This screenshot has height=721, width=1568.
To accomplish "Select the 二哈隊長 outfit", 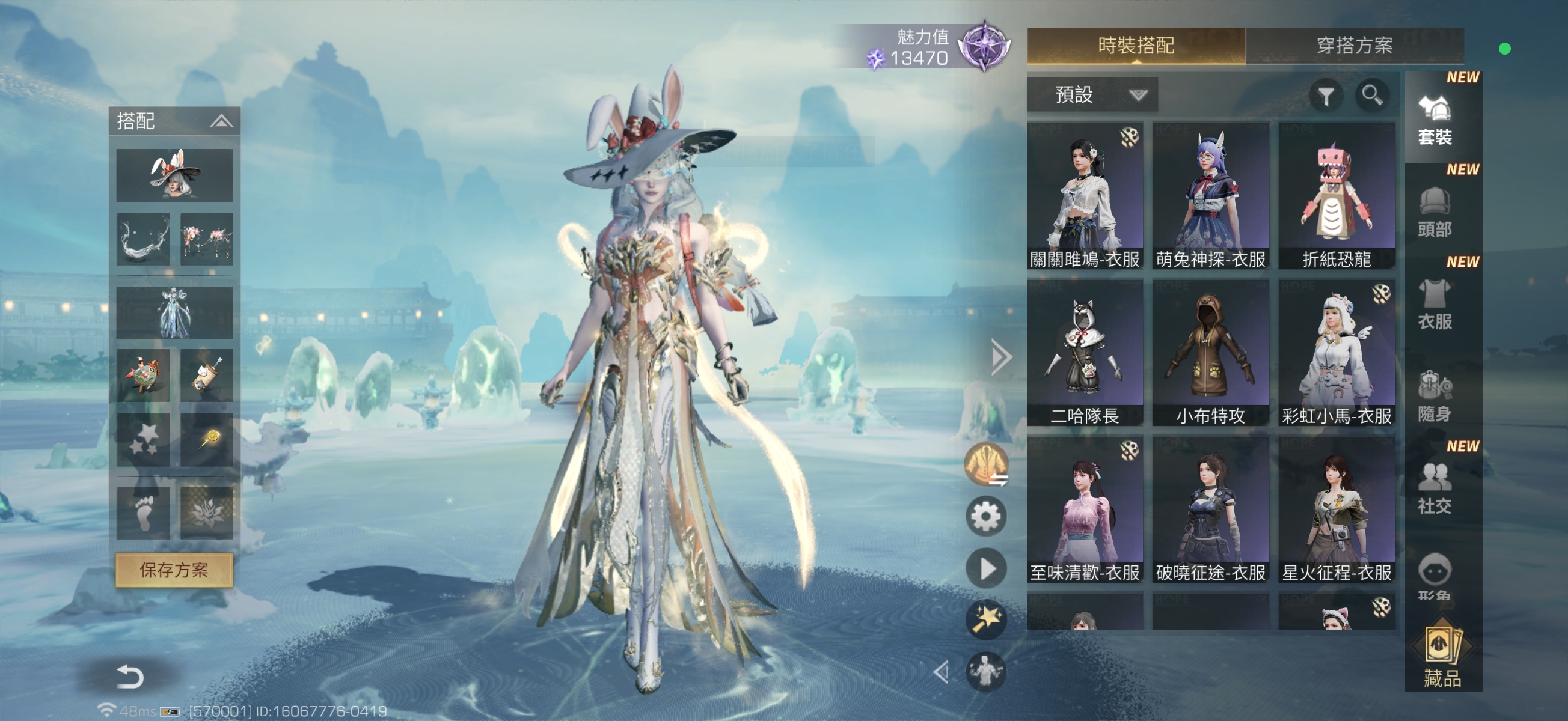I will (x=1085, y=351).
